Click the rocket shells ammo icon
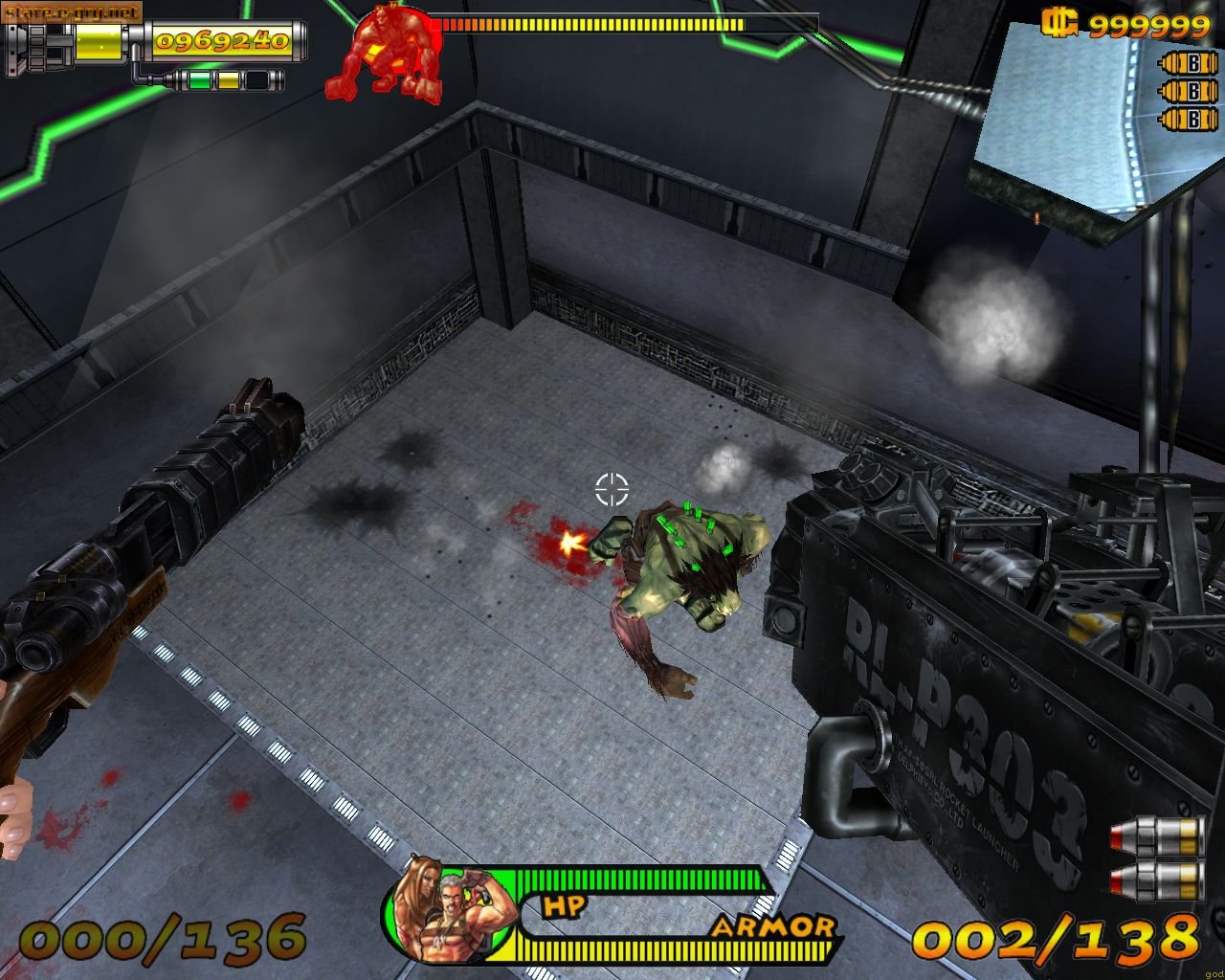This screenshot has width=1225, height=980. click(x=1157, y=857)
